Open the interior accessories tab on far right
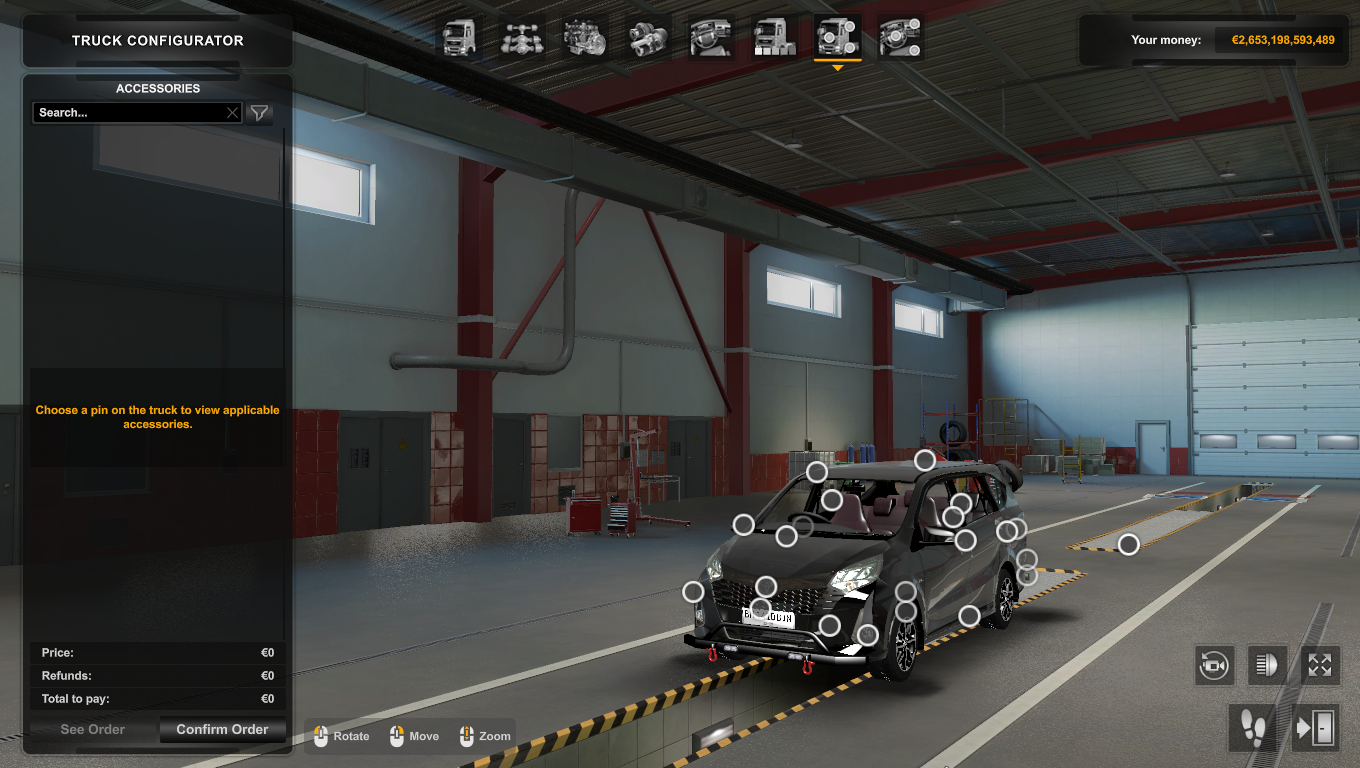 (x=900, y=38)
